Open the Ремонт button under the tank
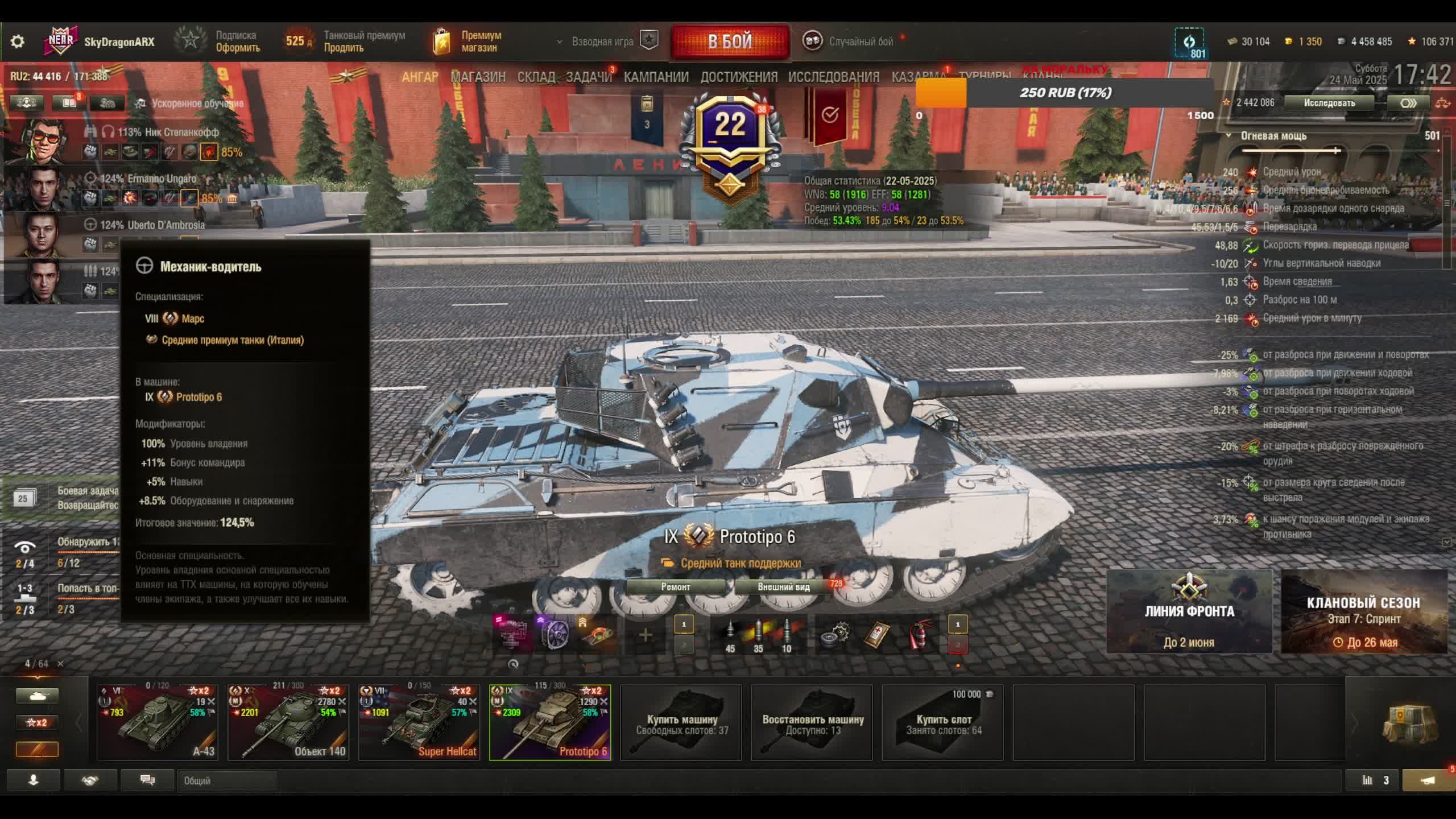1456x819 pixels. 676,587
